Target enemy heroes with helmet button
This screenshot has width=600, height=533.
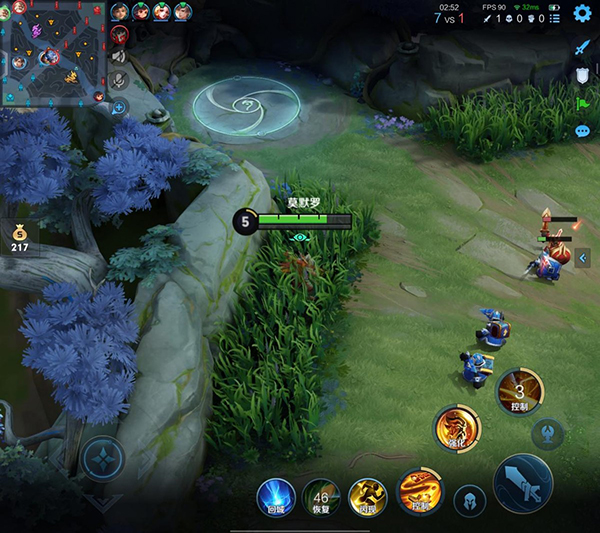469,500
